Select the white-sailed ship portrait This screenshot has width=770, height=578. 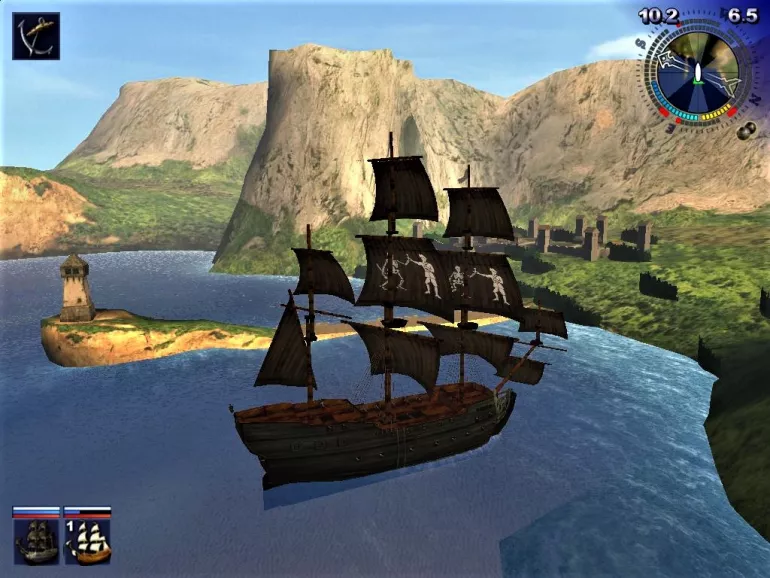[x=88, y=540]
